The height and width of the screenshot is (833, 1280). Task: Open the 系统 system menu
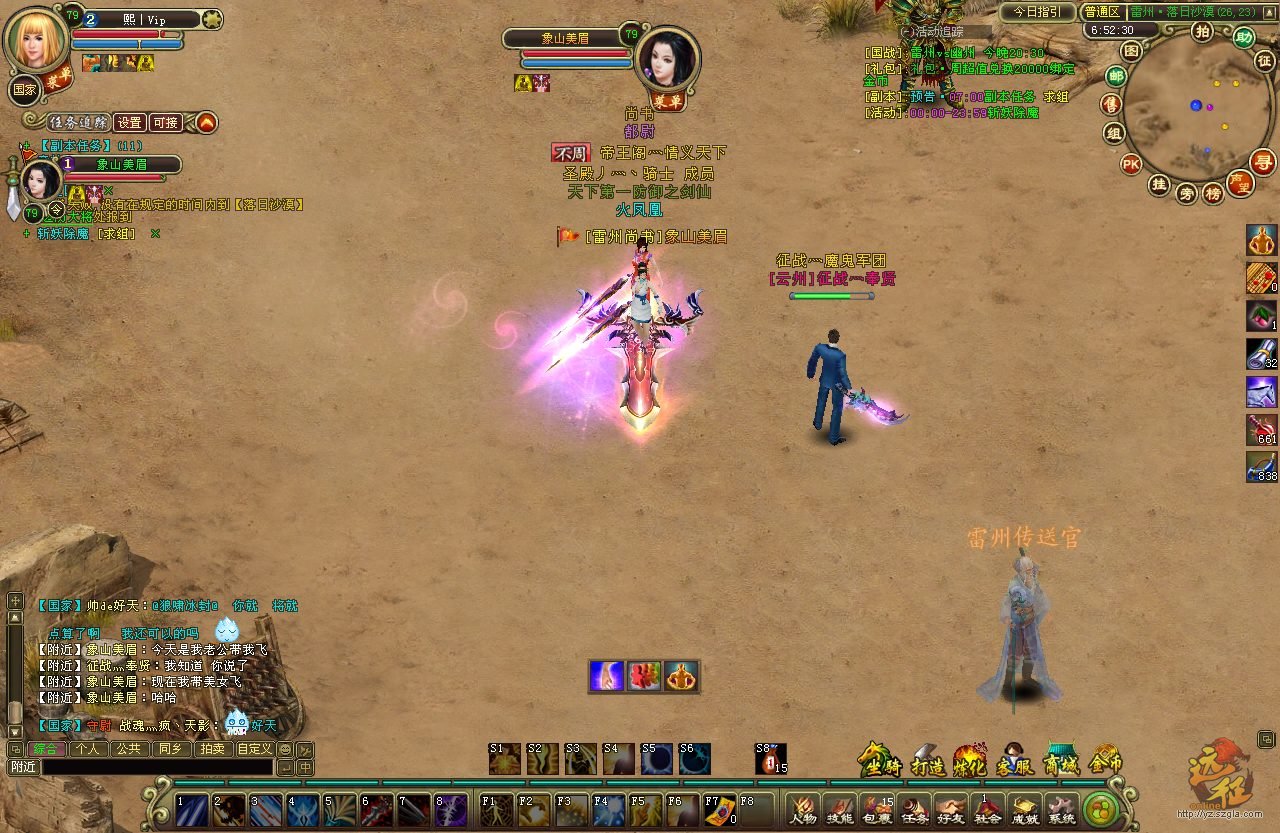pyautogui.click(x=1061, y=808)
